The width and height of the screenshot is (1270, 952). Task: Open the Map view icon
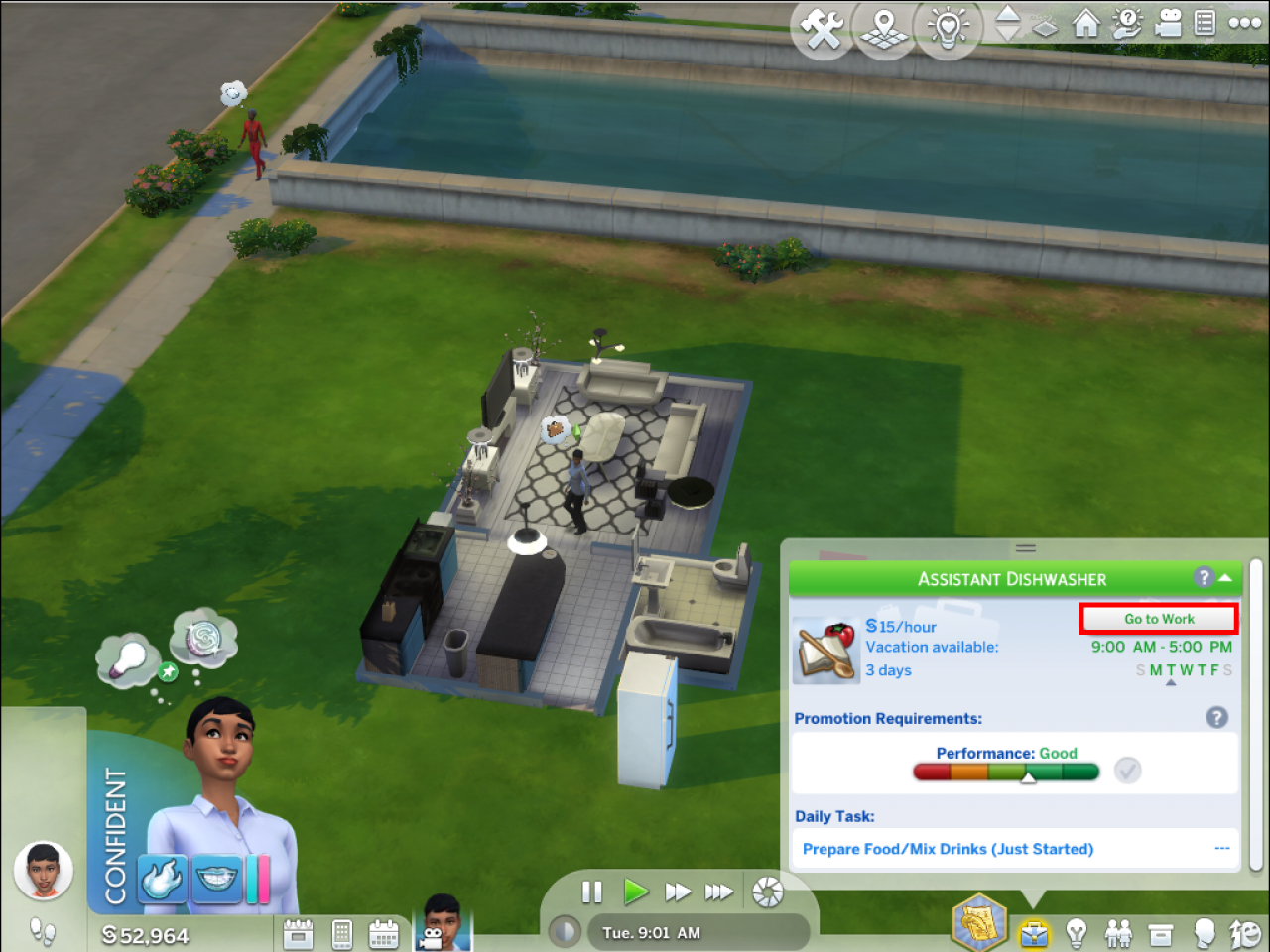point(883,28)
